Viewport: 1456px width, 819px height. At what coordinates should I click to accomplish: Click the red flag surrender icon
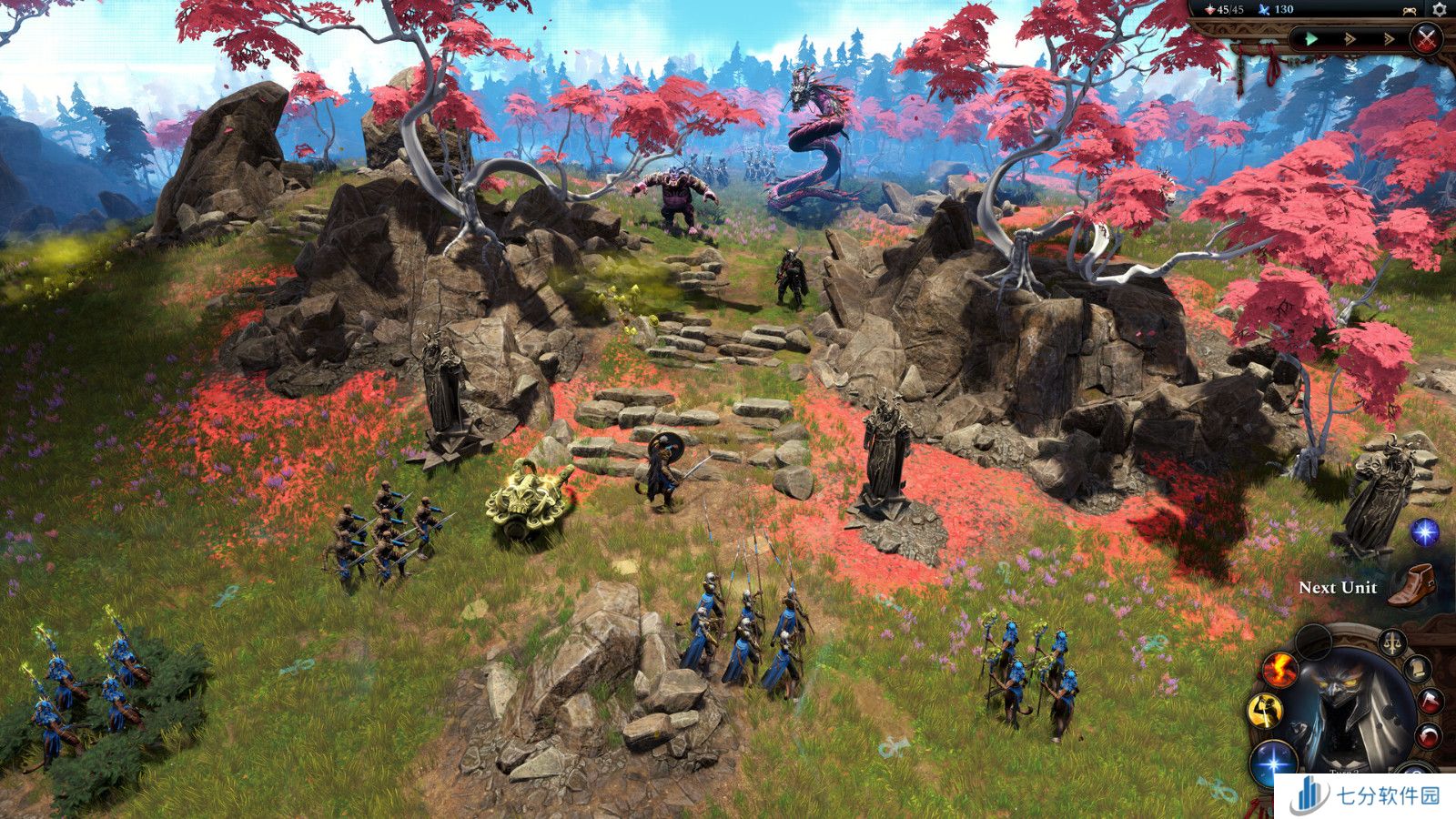point(1431,701)
